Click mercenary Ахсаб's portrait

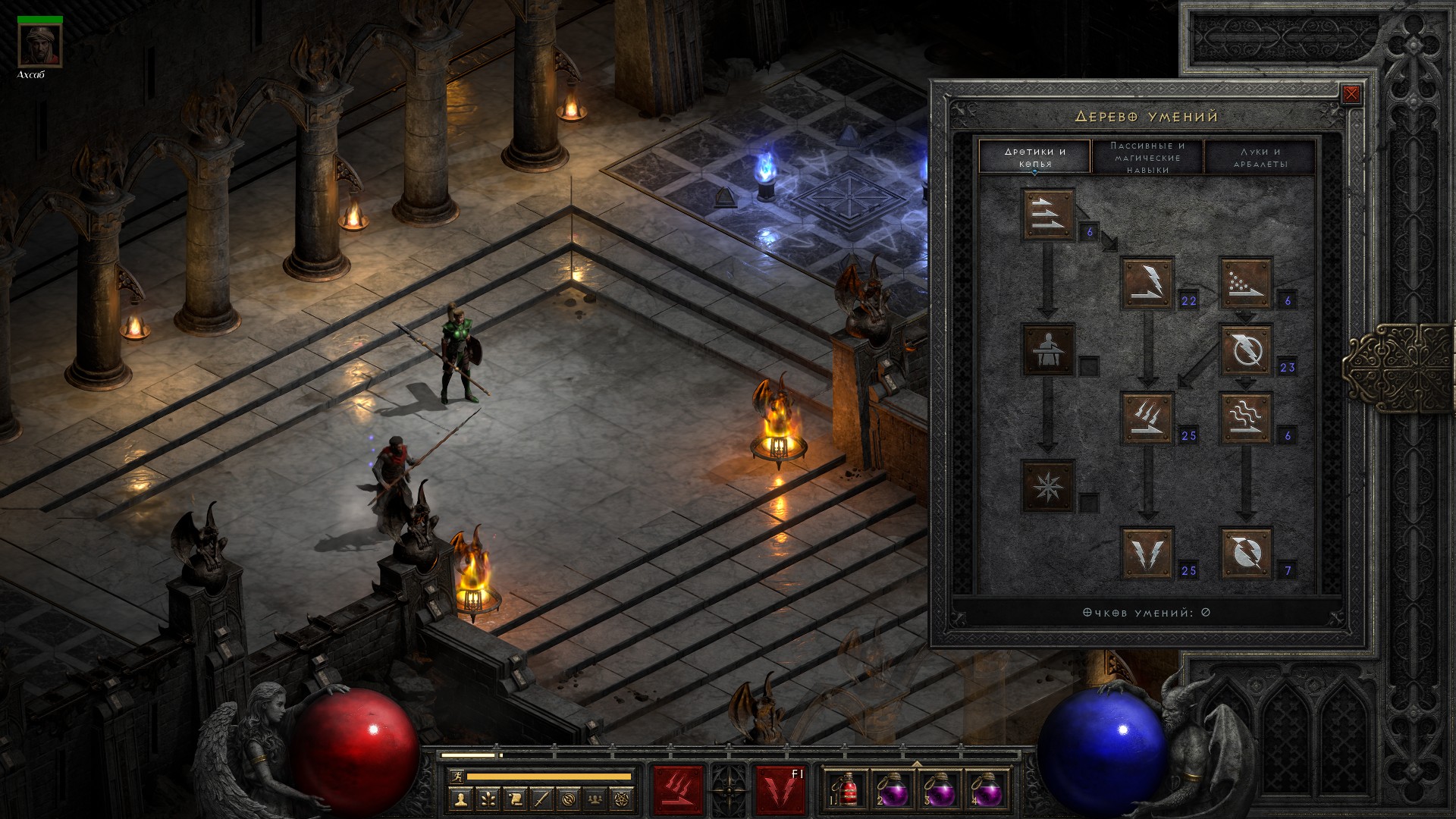39,45
